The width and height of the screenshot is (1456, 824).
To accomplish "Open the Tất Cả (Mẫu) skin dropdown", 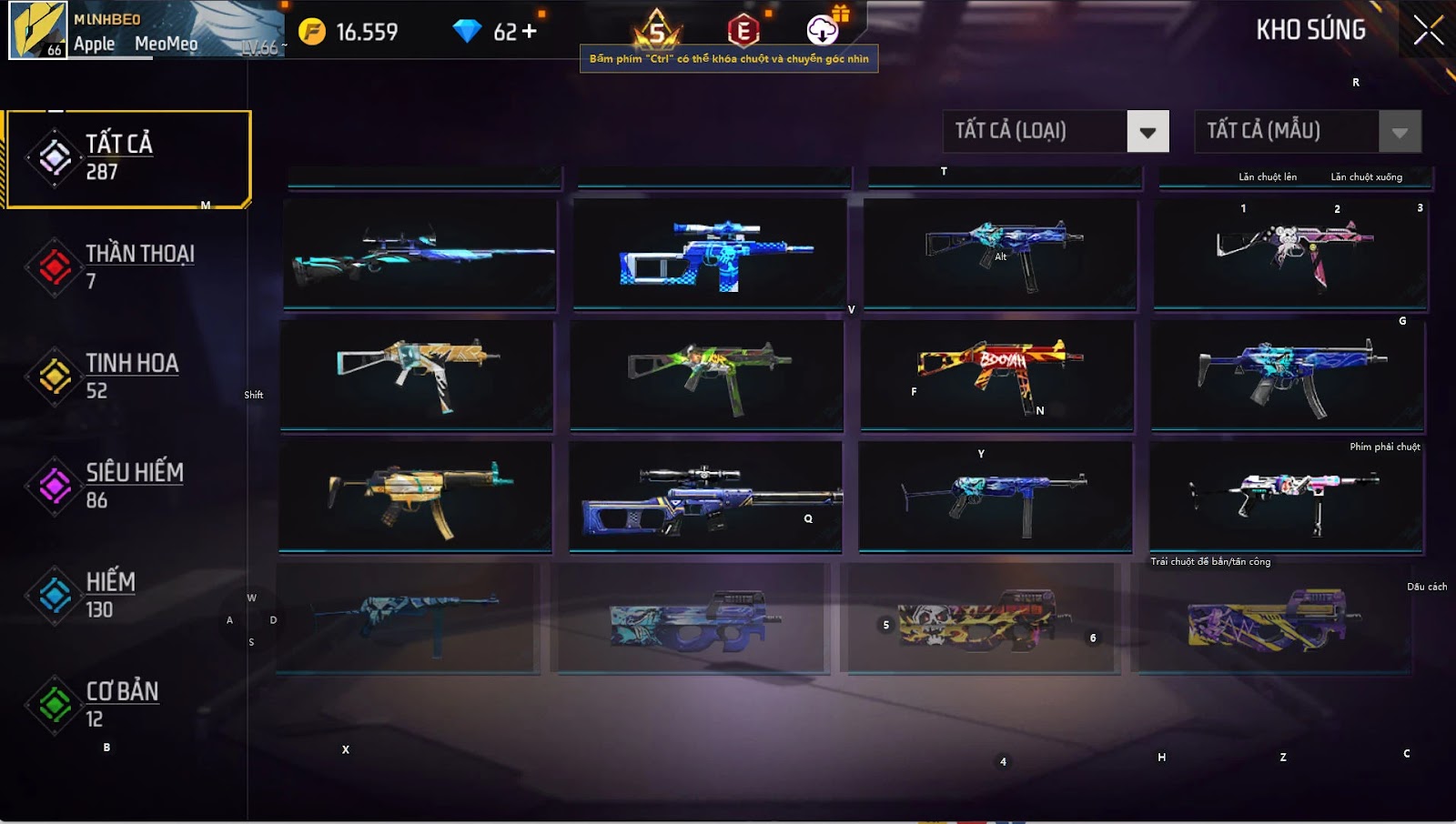I will tap(1399, 132).
